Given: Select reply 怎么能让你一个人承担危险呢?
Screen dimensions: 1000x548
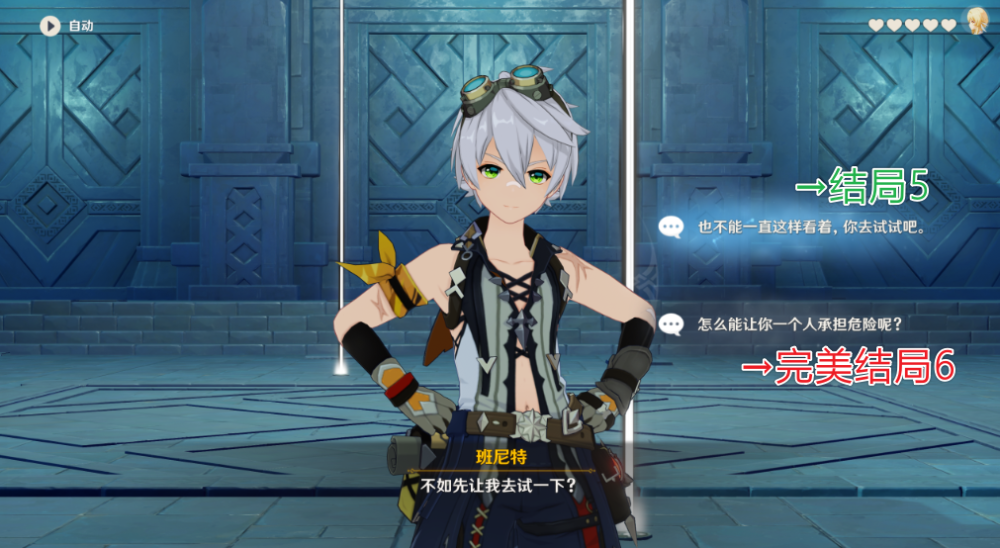Looking at the screenshot, I should click(x=790, y=324).
